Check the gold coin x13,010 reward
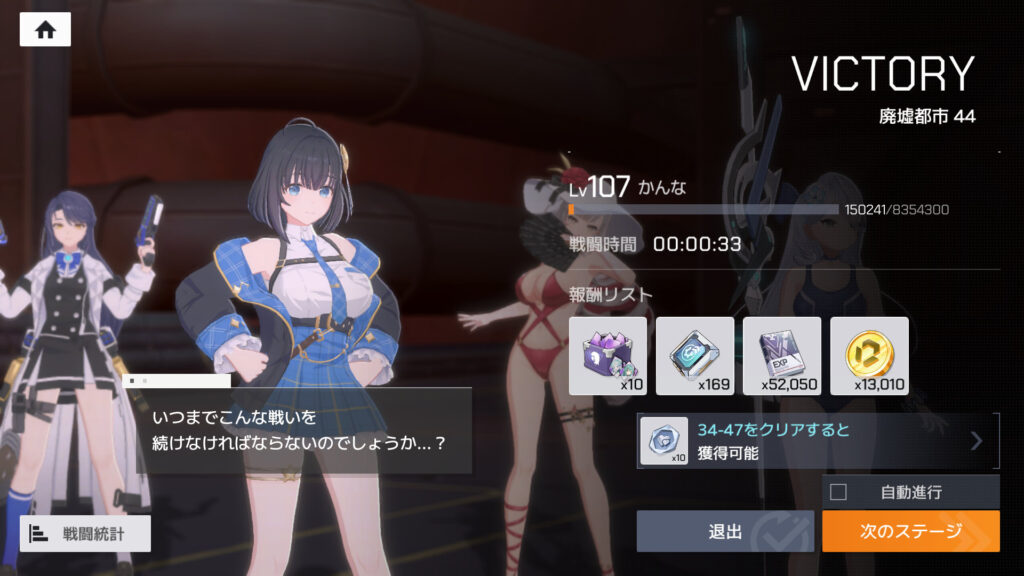1024x576 pixels. [869, 356]
